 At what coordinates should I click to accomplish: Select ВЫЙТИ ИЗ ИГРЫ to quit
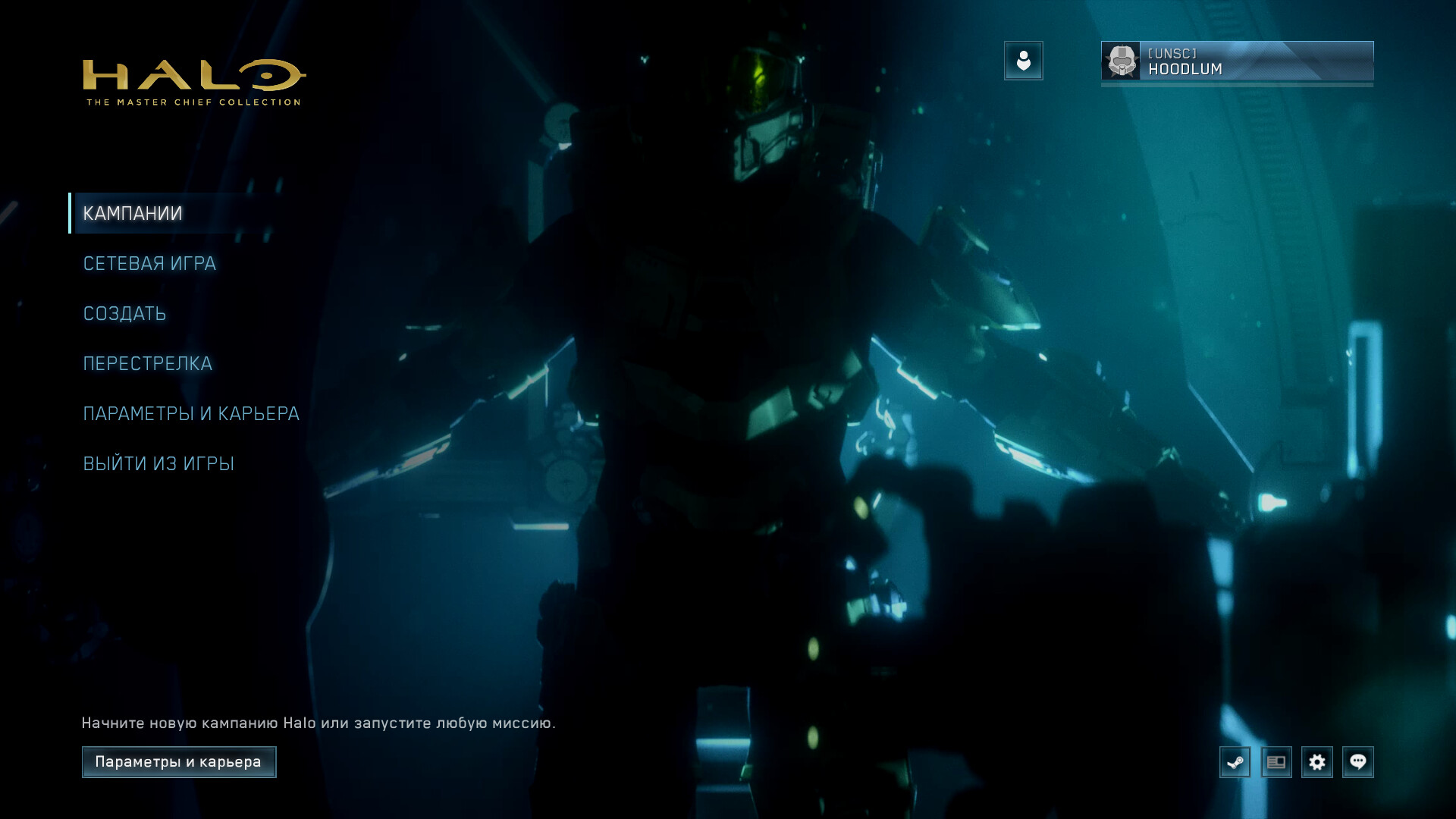coord(158,464)
